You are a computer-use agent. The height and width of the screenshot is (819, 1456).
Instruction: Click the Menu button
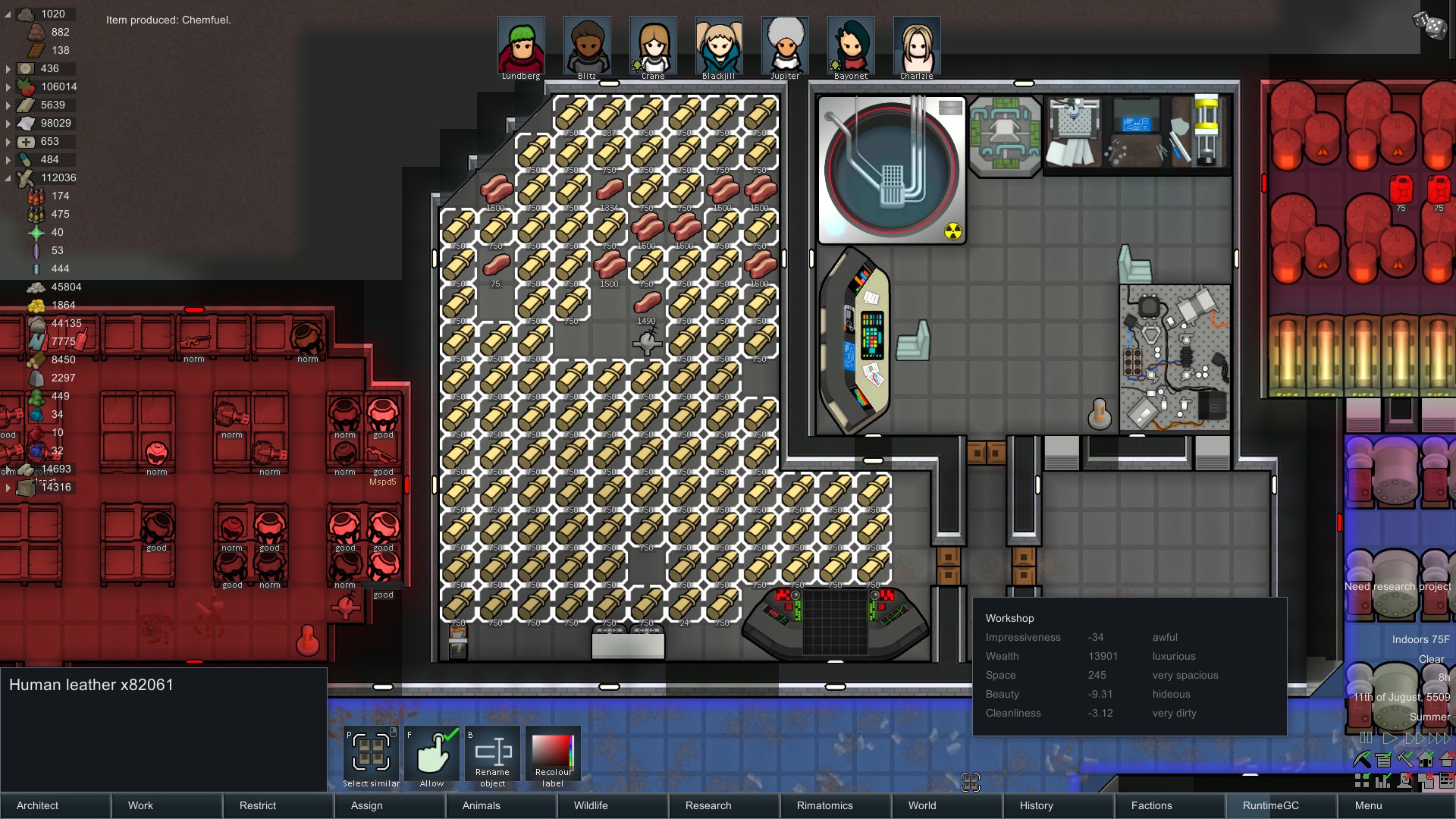(1367, 805)
